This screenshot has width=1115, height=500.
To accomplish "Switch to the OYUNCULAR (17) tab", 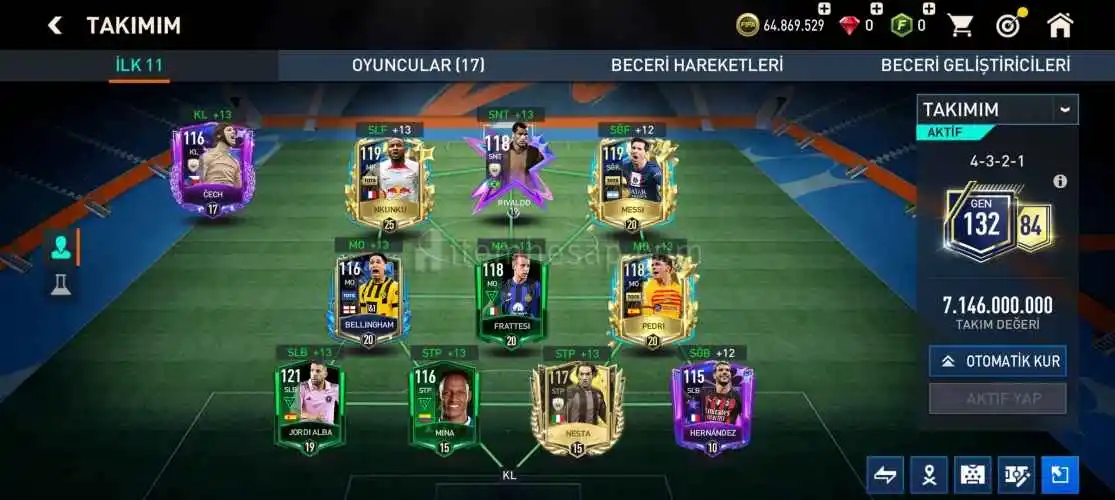I will 418,65.
